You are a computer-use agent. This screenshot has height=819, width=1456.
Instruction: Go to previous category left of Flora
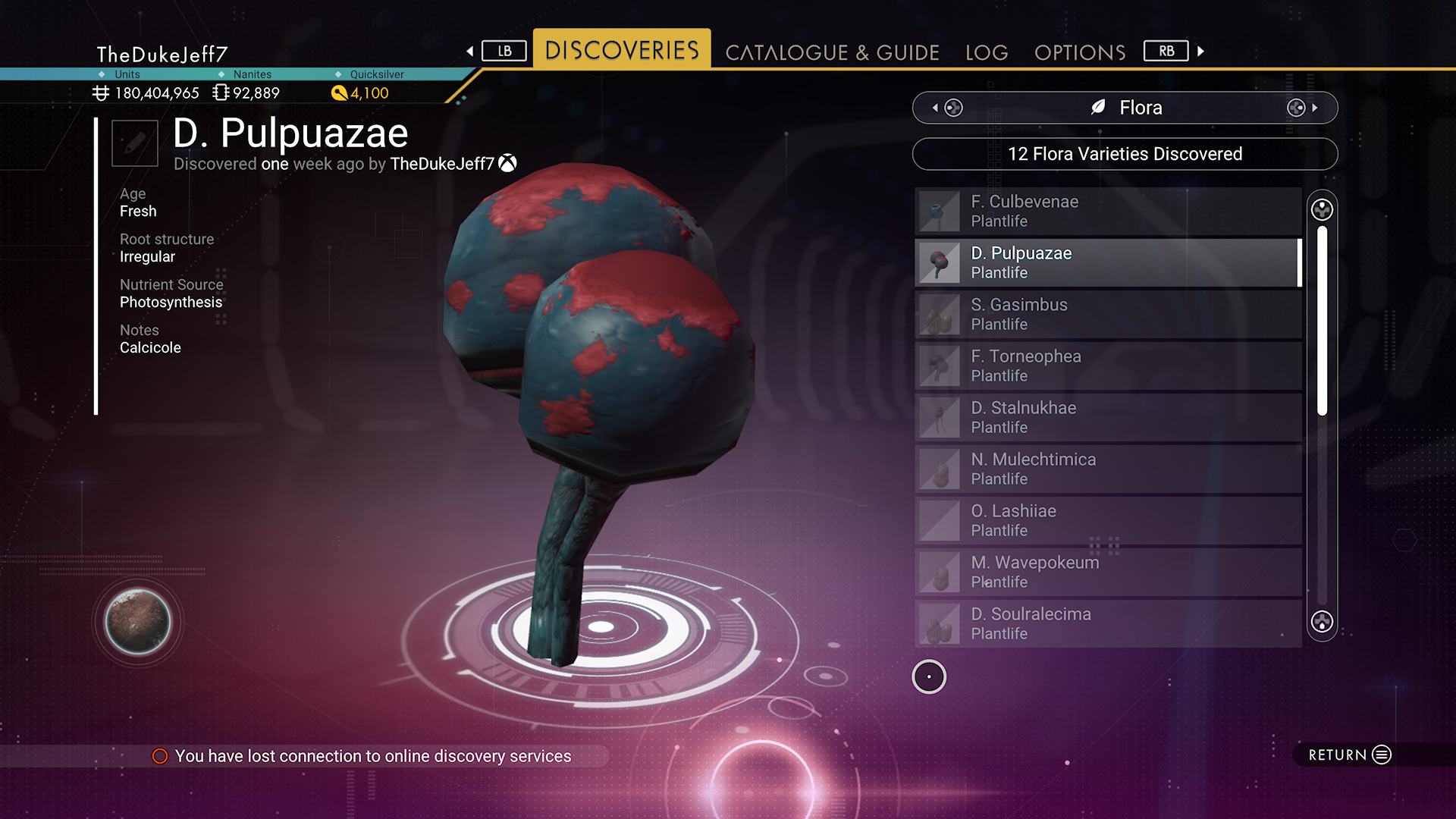click(948, 108)
